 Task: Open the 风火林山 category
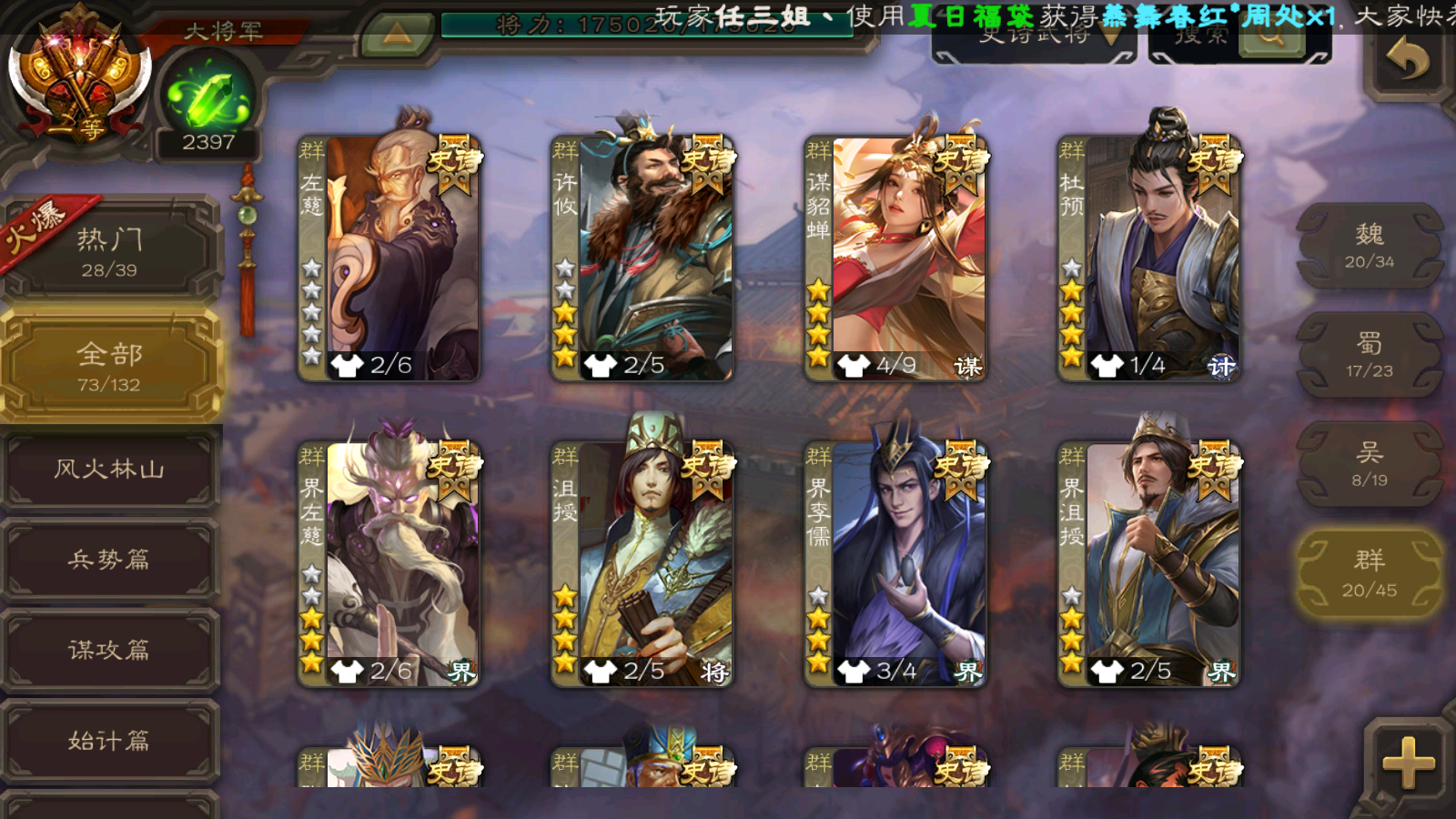click(109, 470)
